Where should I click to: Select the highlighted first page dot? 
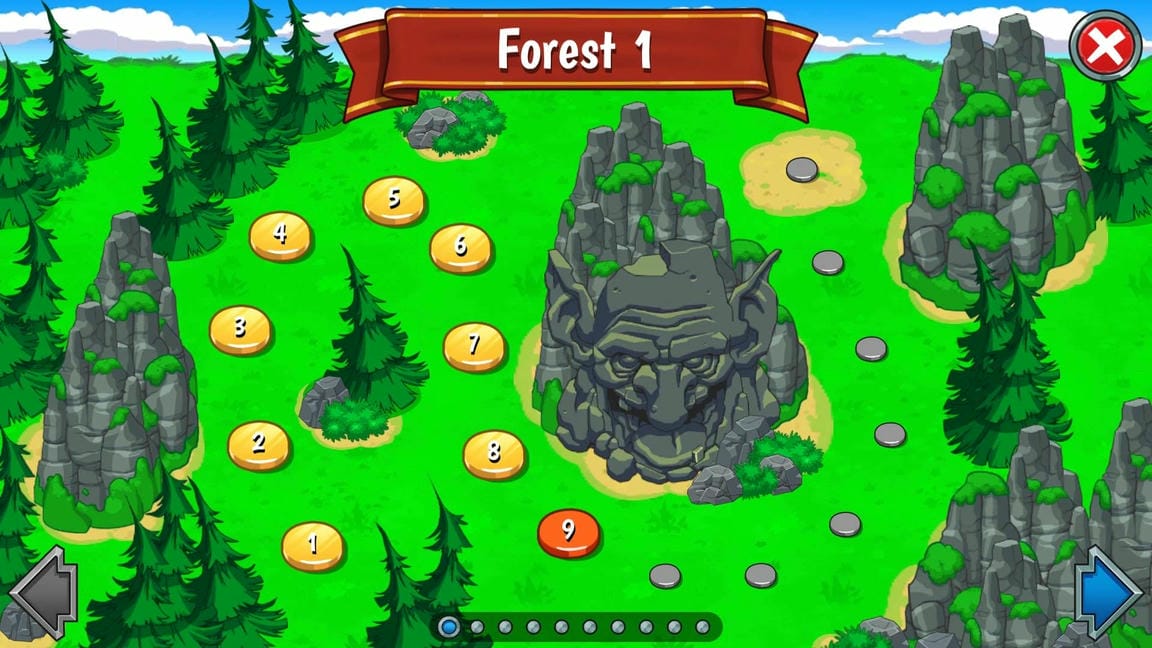point(450,627)
